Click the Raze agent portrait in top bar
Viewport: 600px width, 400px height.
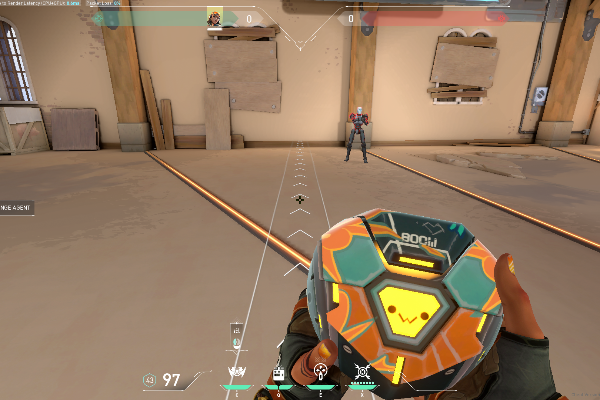coord(214,18)
